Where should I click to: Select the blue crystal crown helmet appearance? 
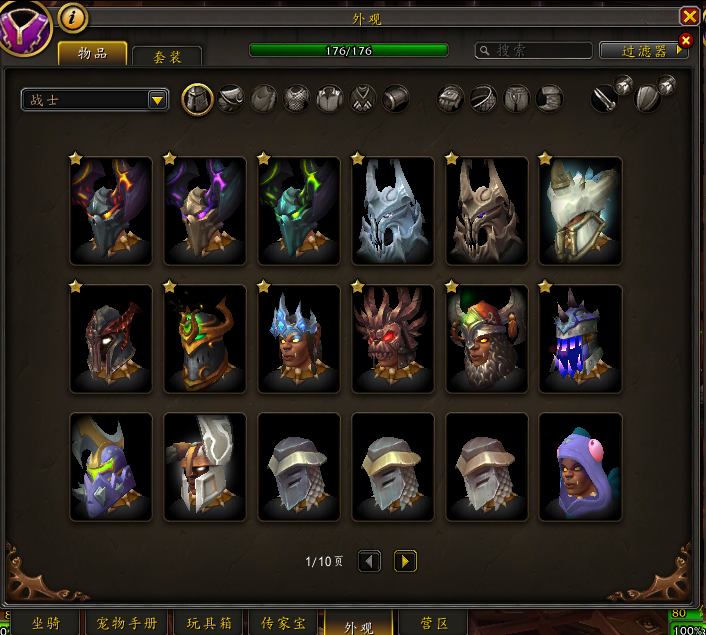click(x=299, y=338)
